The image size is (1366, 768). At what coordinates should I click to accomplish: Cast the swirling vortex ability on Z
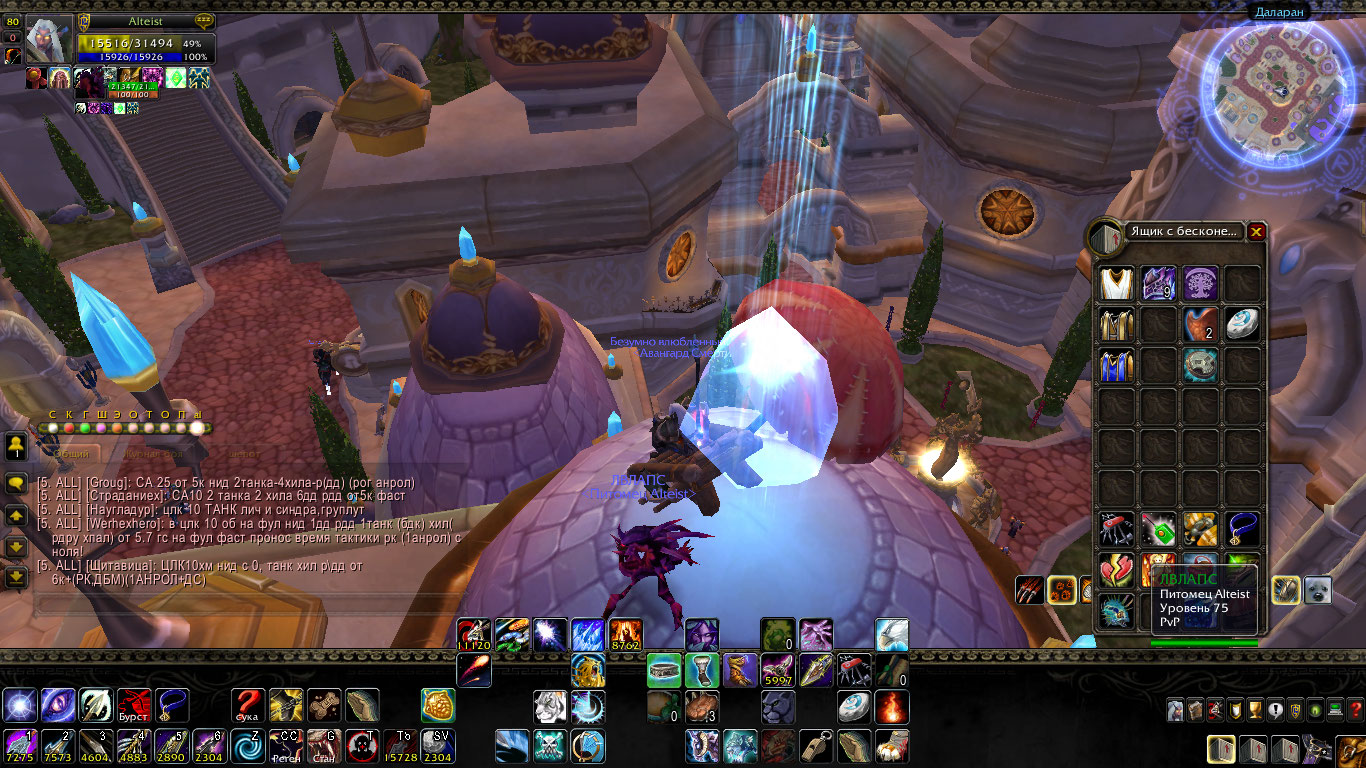coord(248,746)
